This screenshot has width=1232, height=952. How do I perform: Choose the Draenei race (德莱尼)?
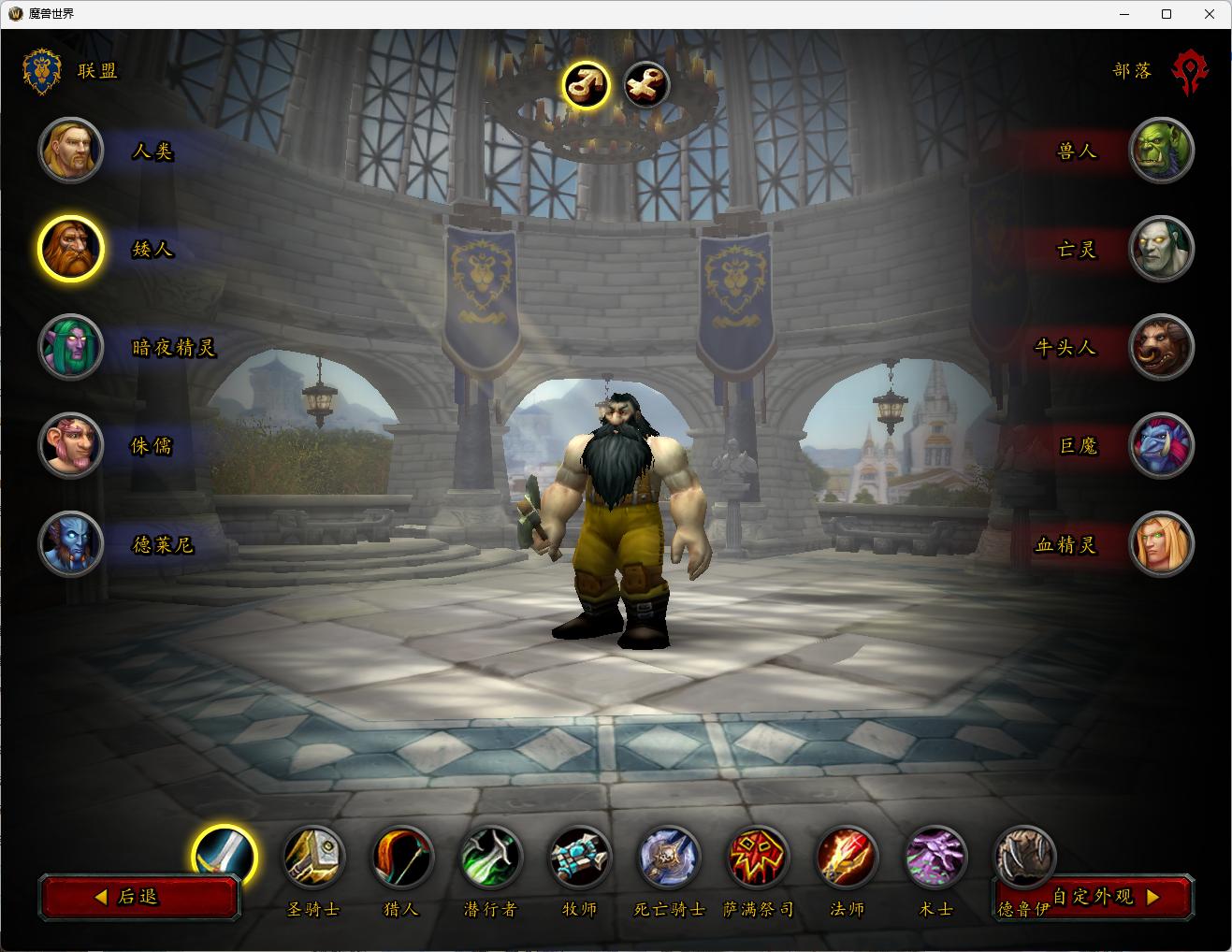click(x=70, y=544)
